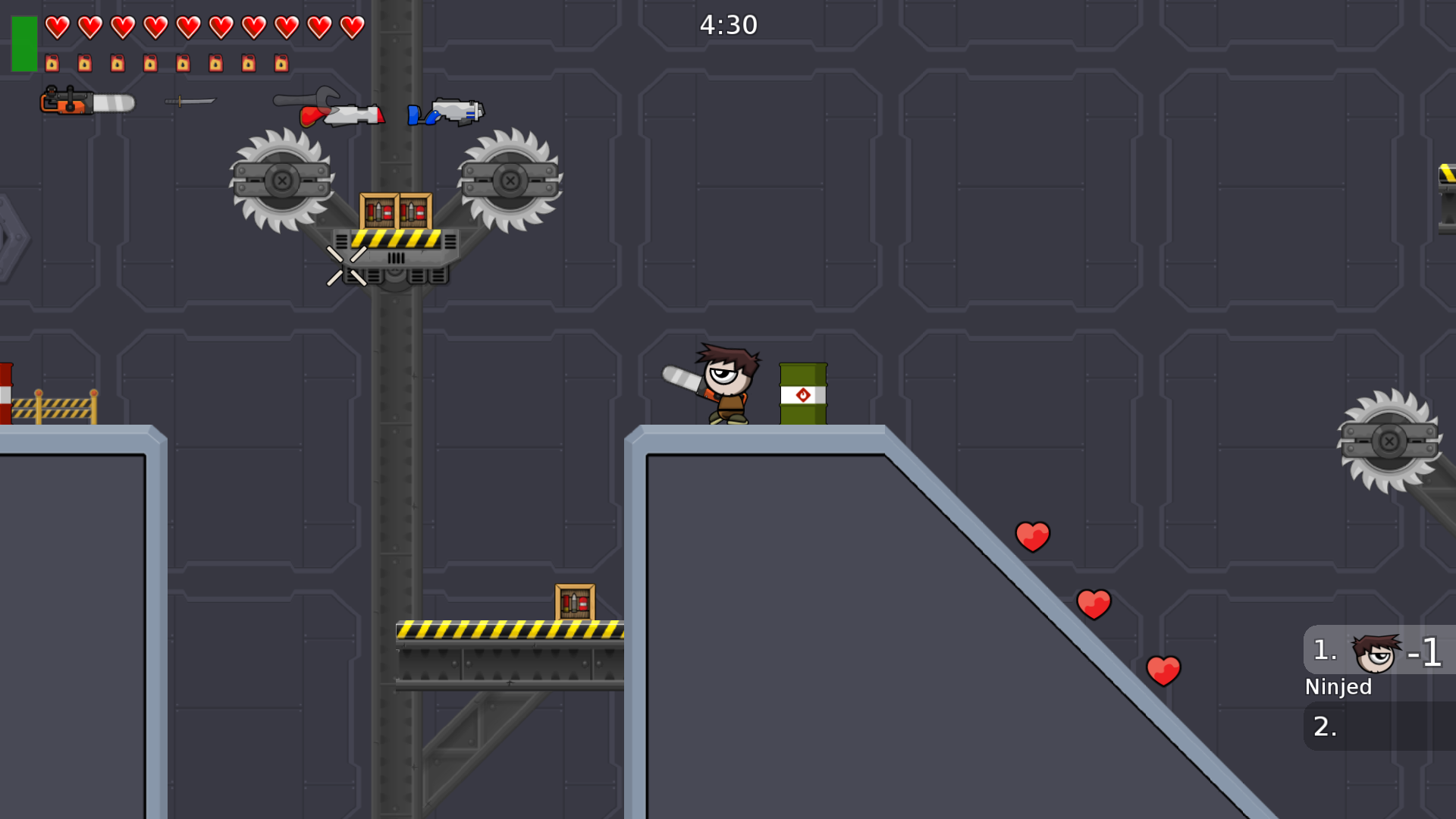
Task: Click the last heart in the health row
Action: tap(350, 26)
